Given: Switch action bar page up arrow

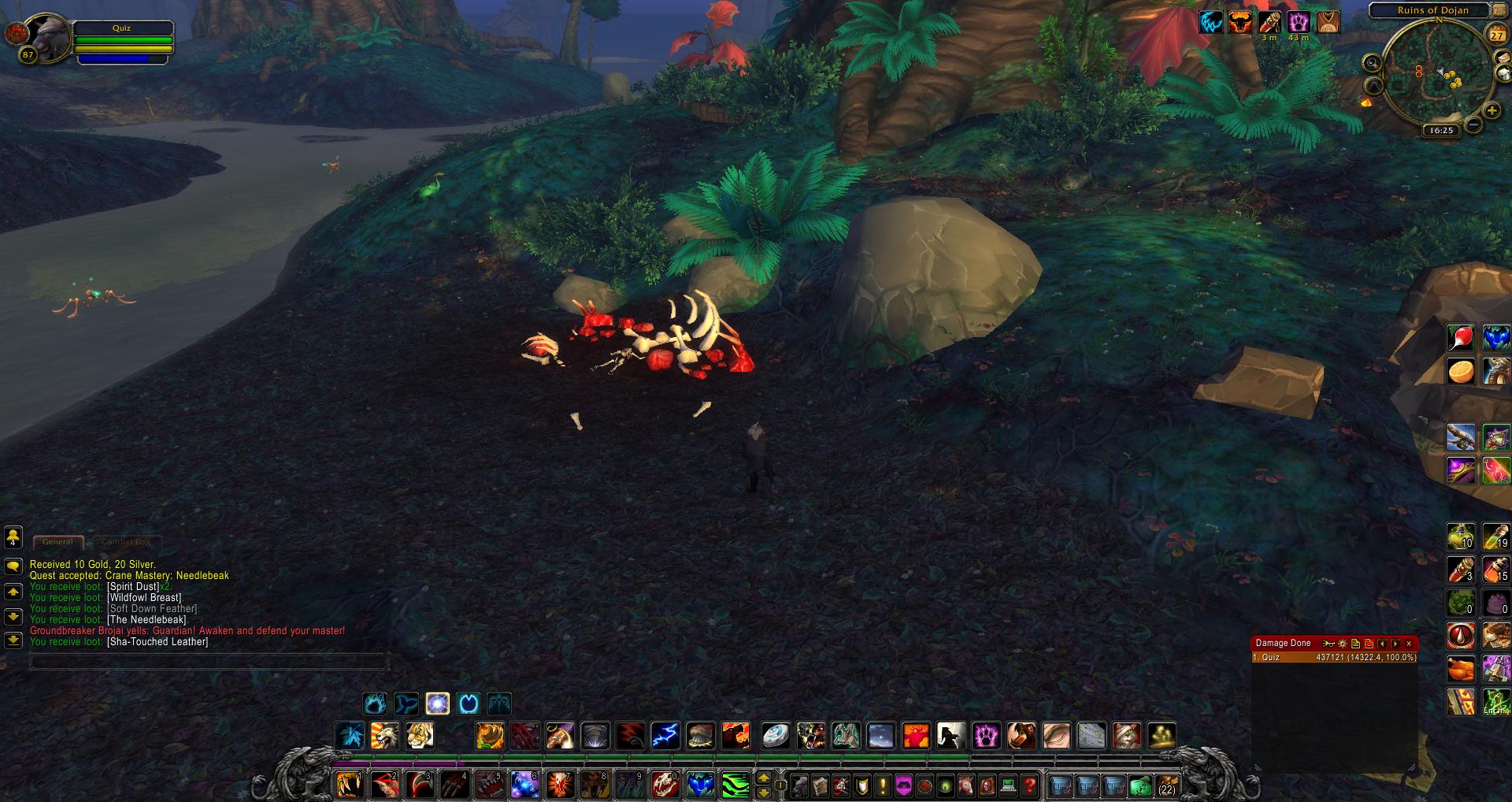Looking at the screenshot, I should (763, 778).
